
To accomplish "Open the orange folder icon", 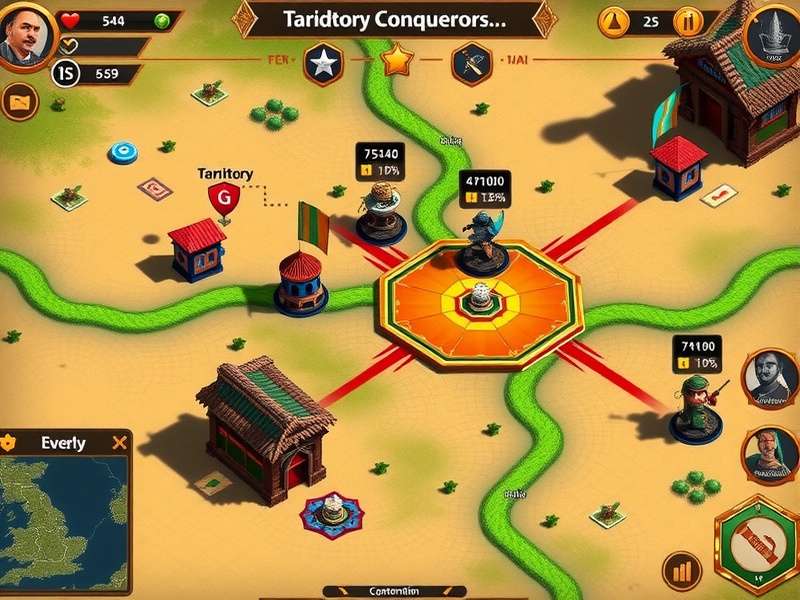I will [x=19, y=101].
